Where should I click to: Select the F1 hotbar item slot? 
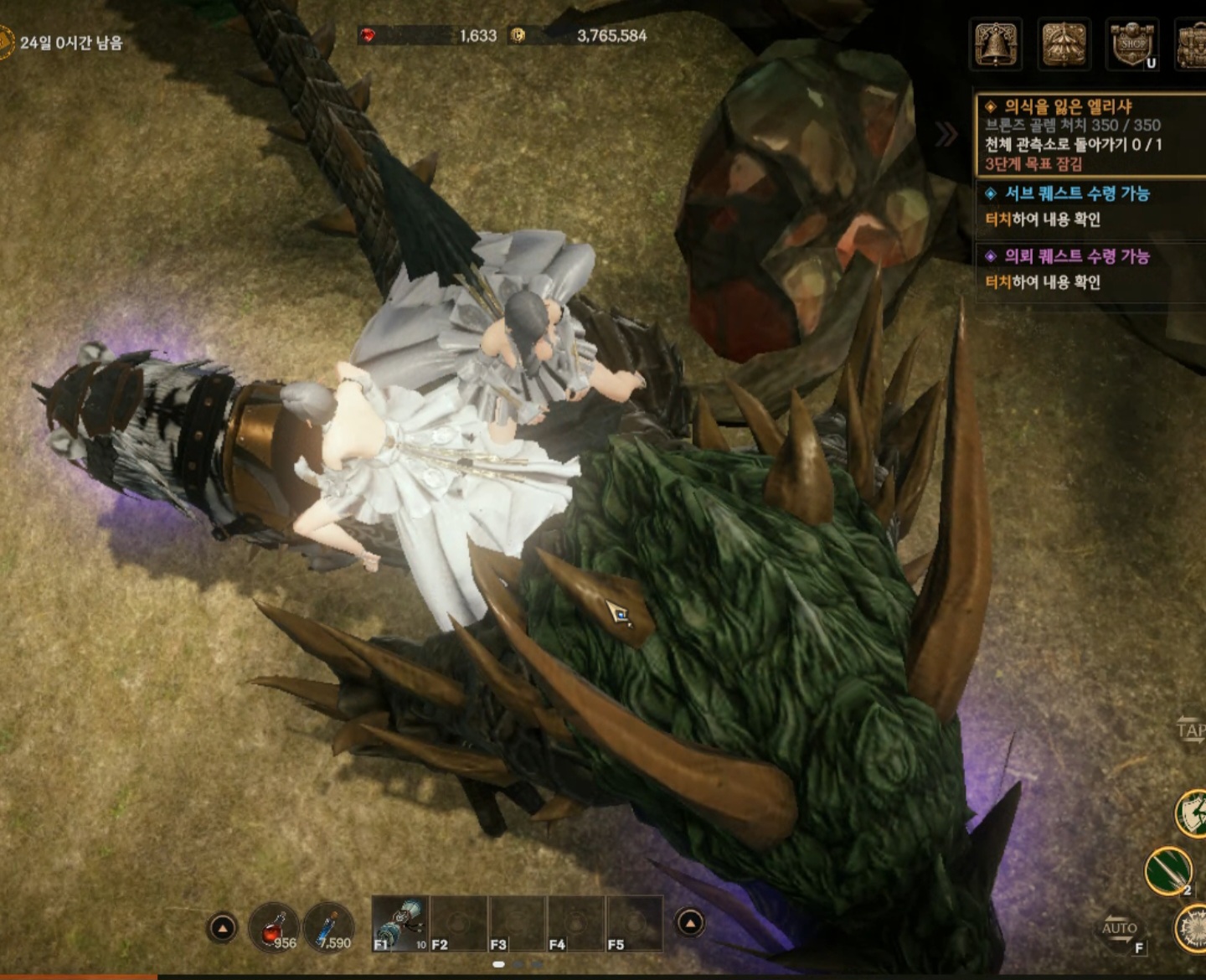[400, 923]
